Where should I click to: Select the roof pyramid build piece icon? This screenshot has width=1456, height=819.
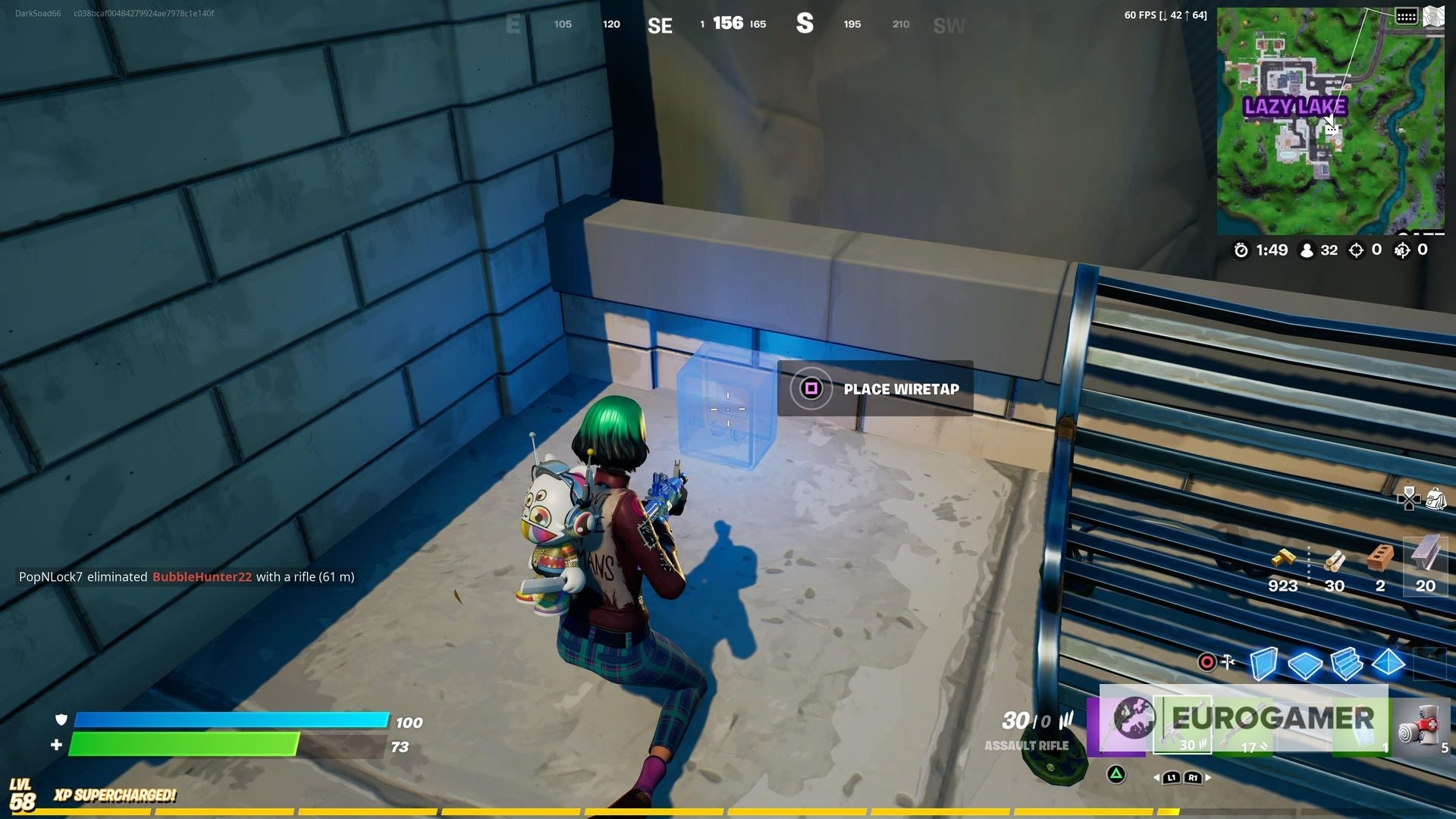1388,664
